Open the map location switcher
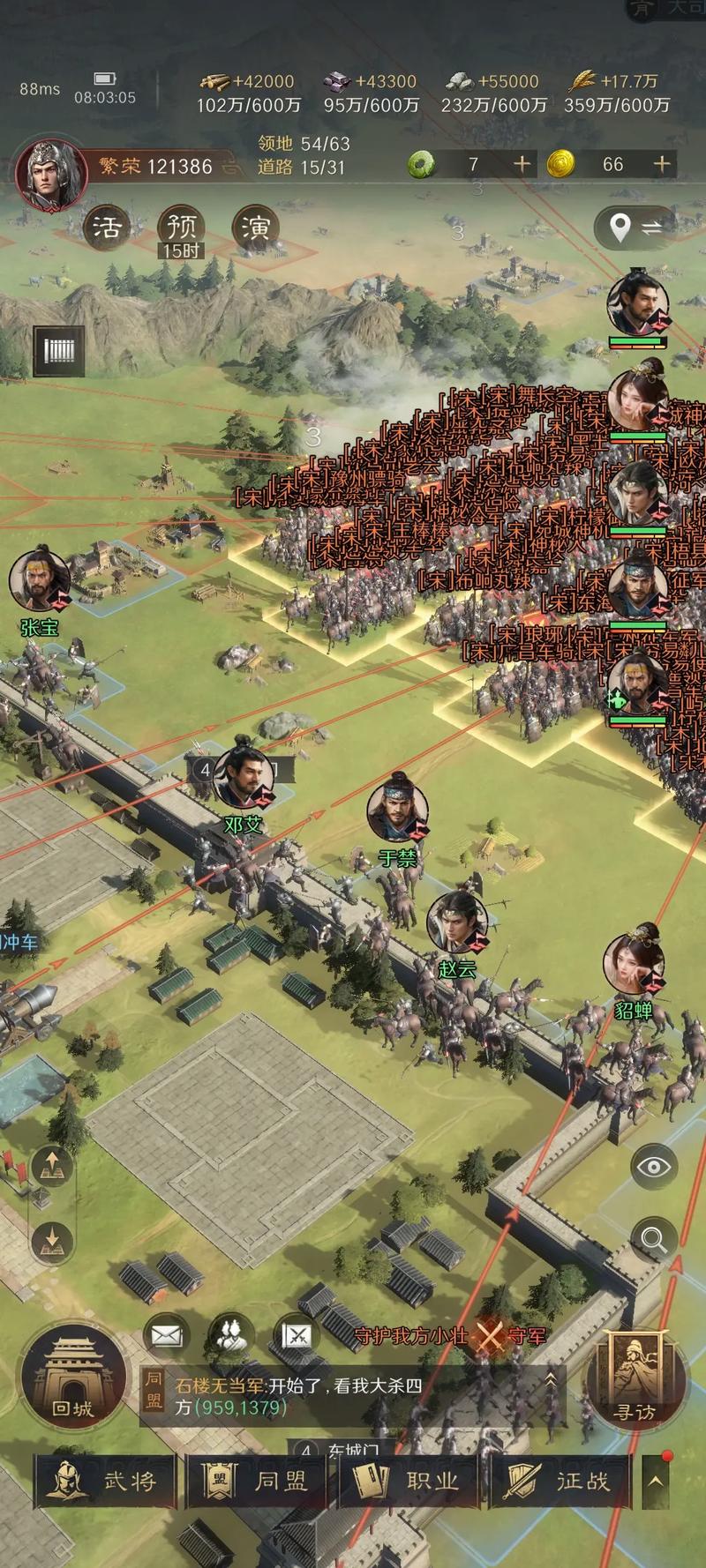706x1568 pixels. point(639,228)
